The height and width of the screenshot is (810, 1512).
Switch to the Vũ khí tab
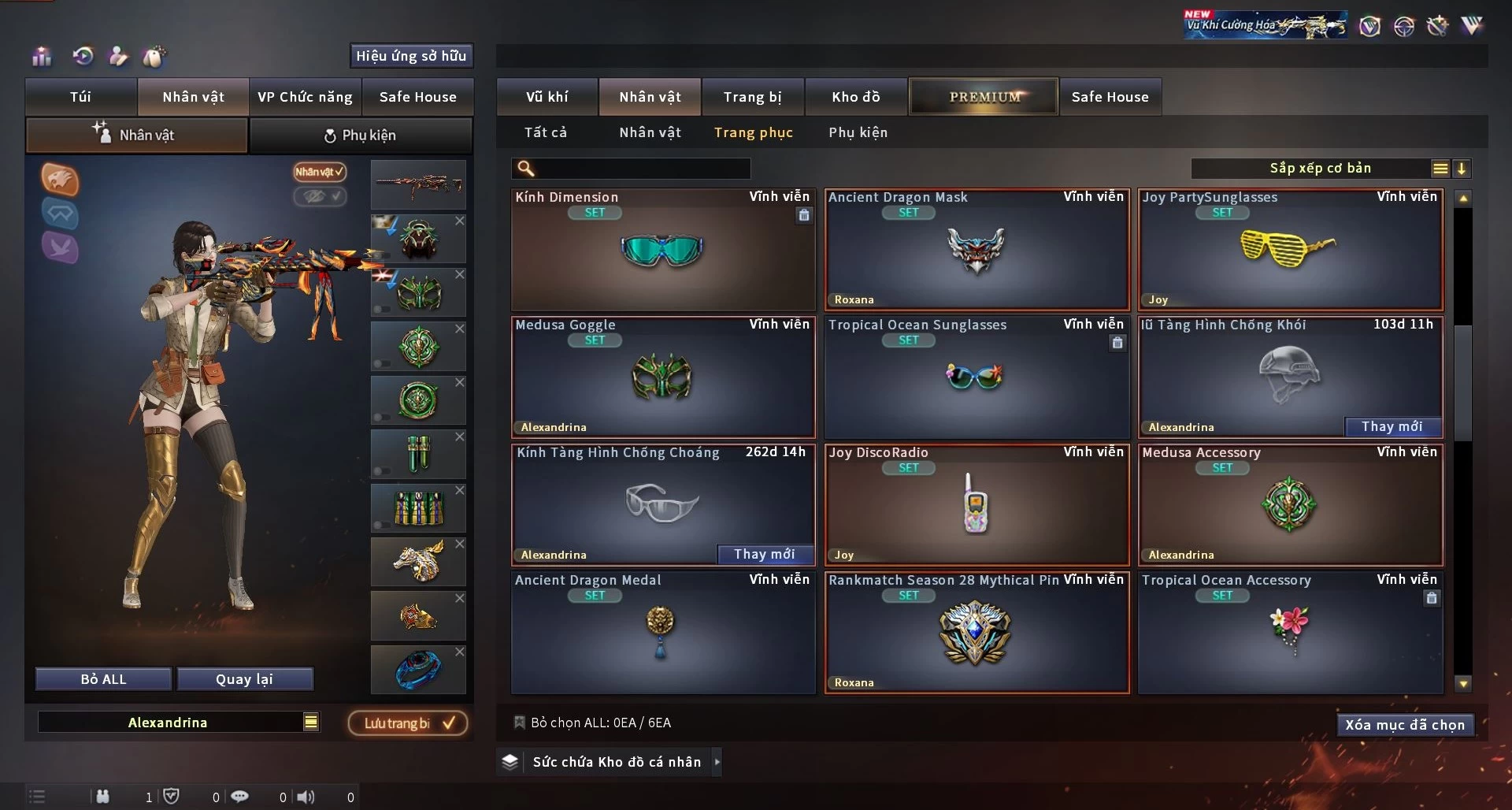(x=547, y=97)
